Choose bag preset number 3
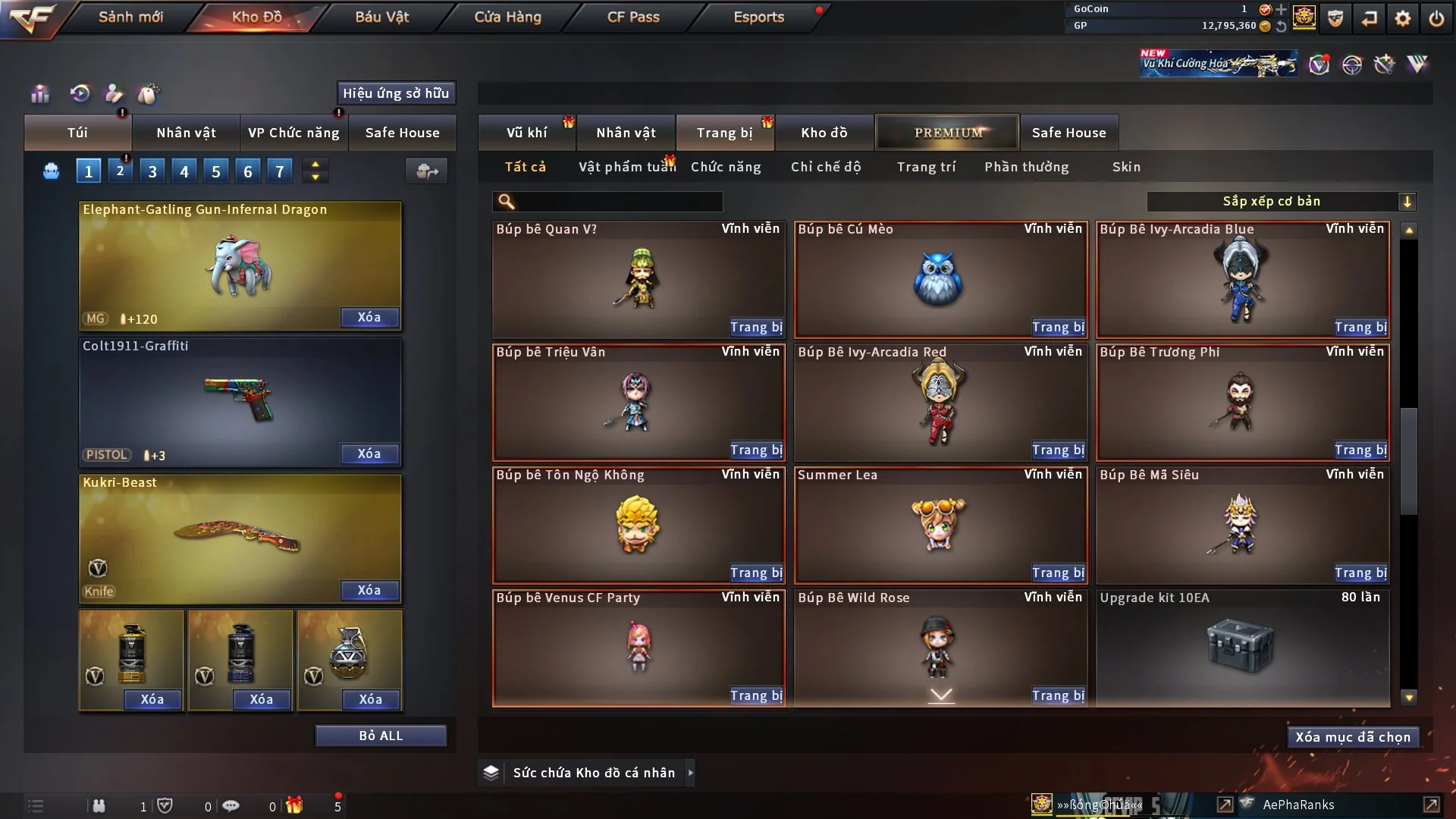This screenshot has width=1456, height=819. click(152, 171)
